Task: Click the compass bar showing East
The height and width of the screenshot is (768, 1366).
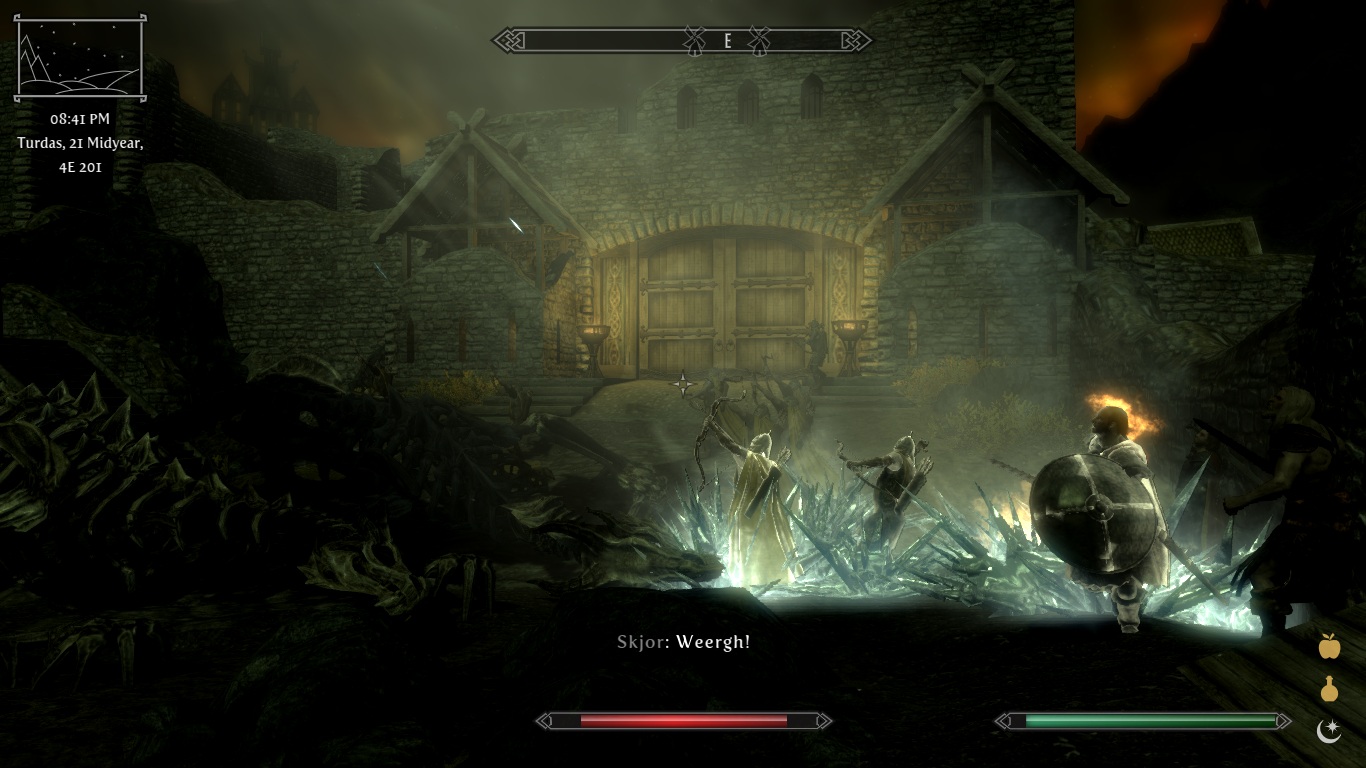Action: [x=682, y=41]
